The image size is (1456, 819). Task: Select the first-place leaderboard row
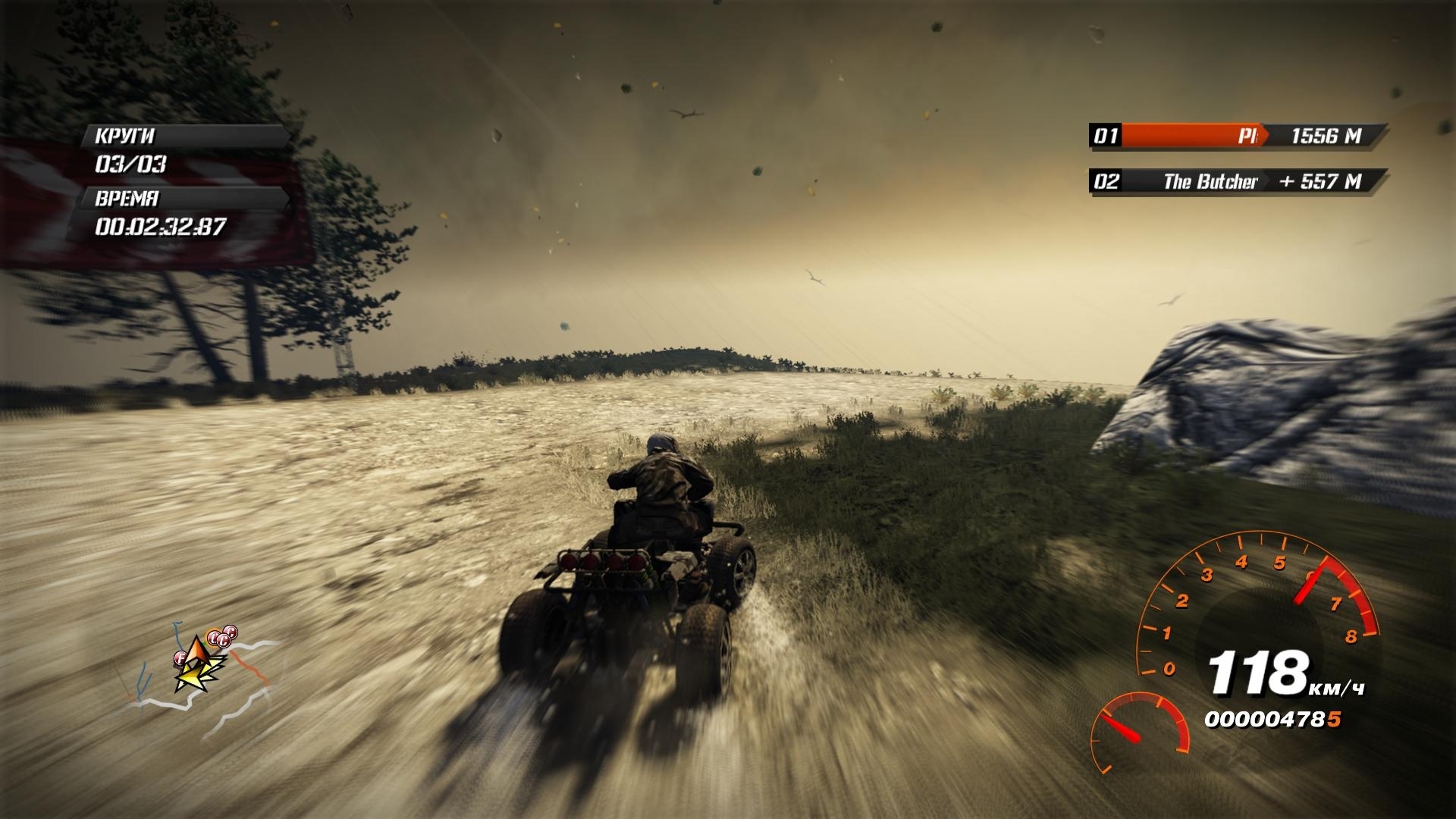(1238, 136)
